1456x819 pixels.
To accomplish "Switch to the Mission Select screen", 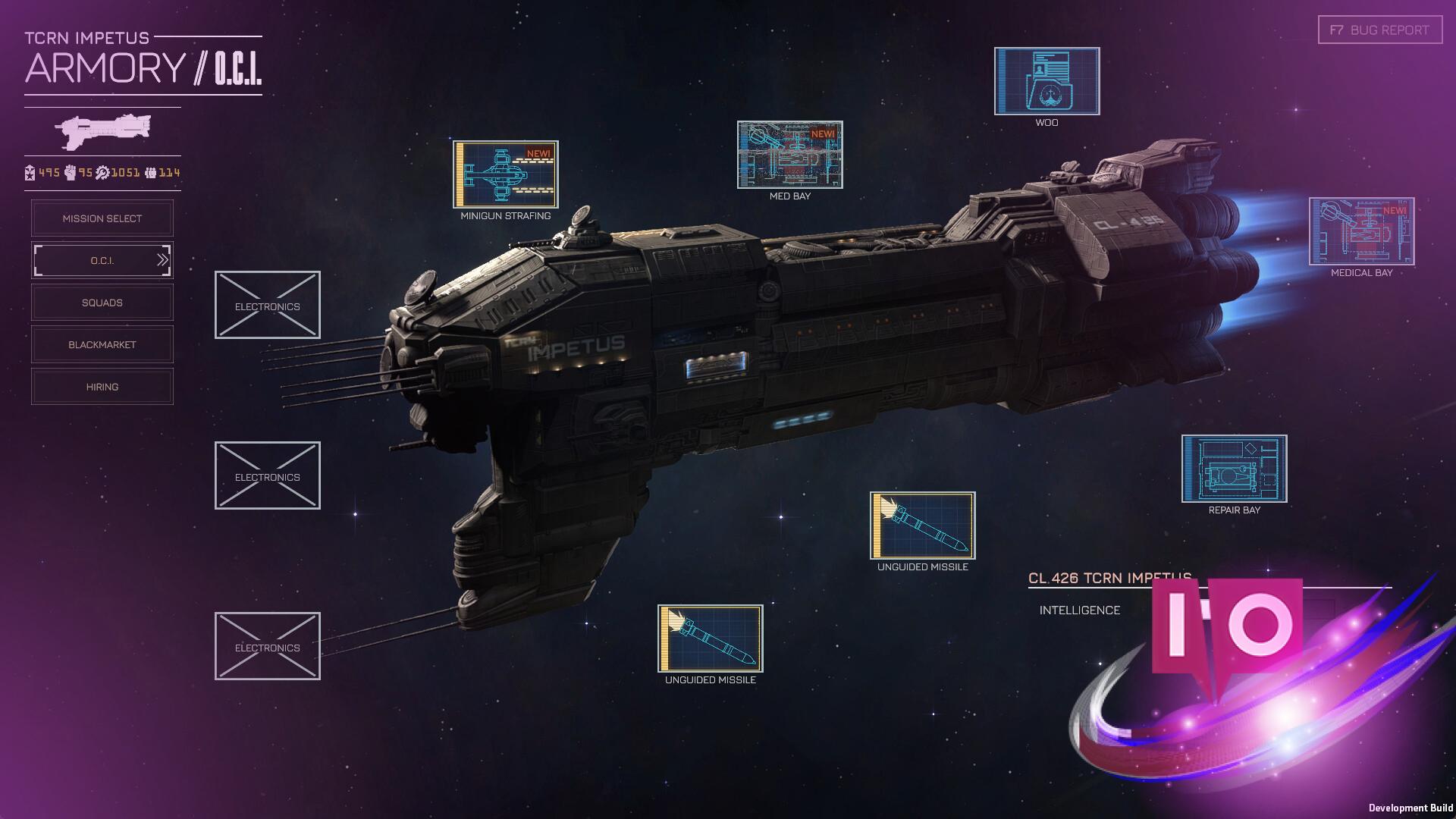I will (102, 218).
